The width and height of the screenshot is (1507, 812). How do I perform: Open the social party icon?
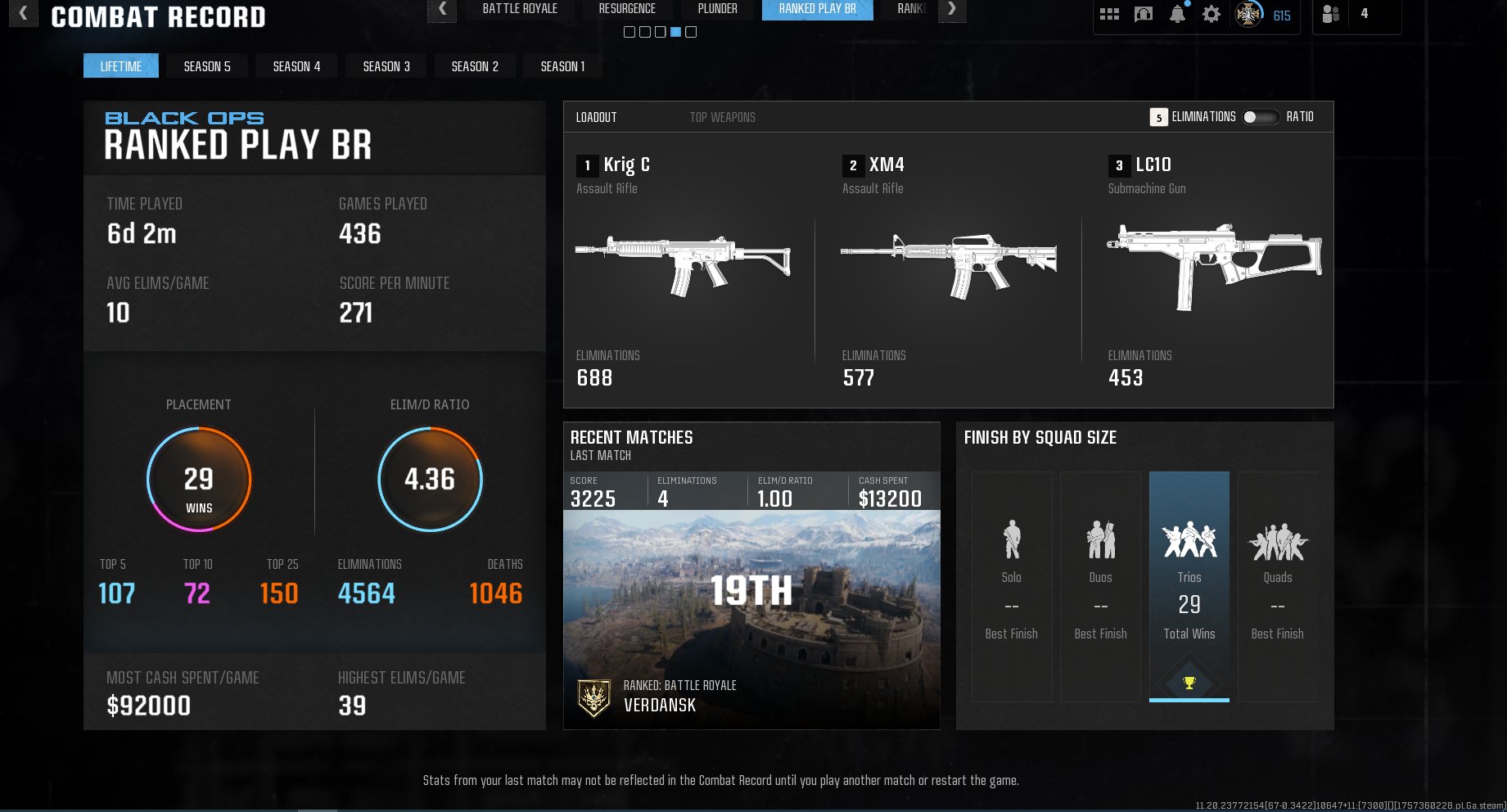[1331, 14]
